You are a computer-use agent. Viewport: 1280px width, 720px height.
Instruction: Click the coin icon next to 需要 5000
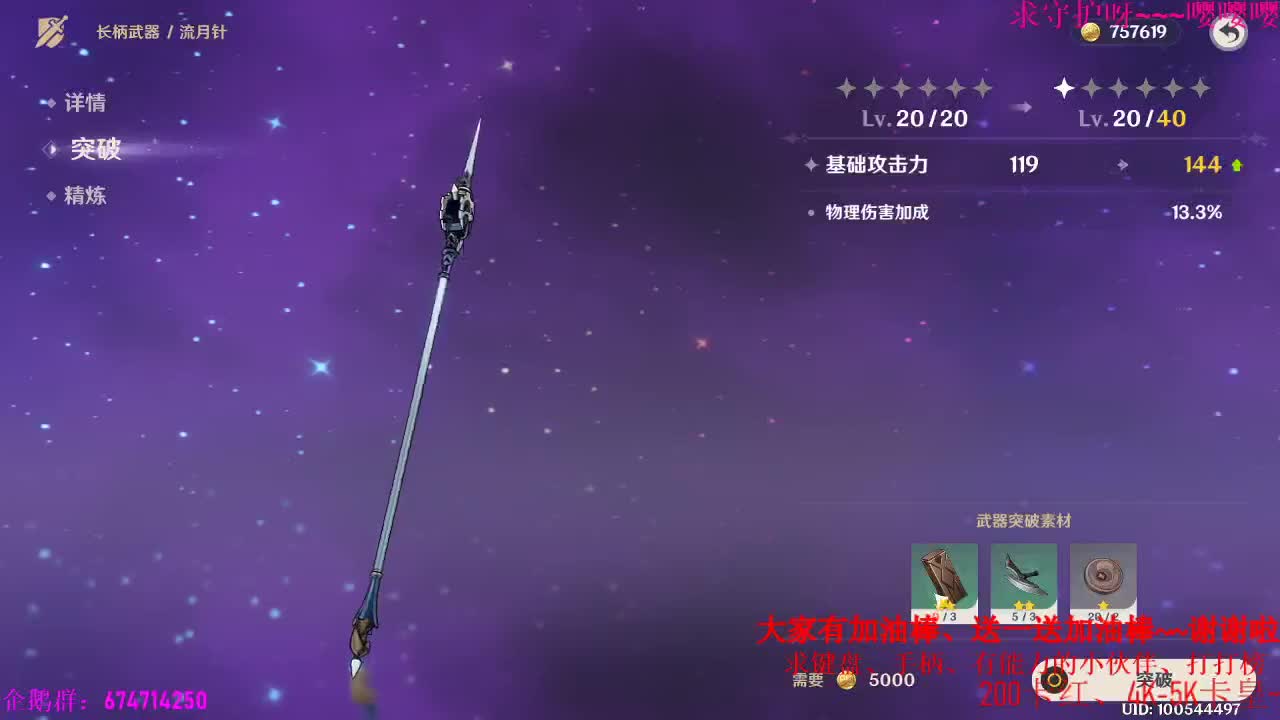pos(847,679)
